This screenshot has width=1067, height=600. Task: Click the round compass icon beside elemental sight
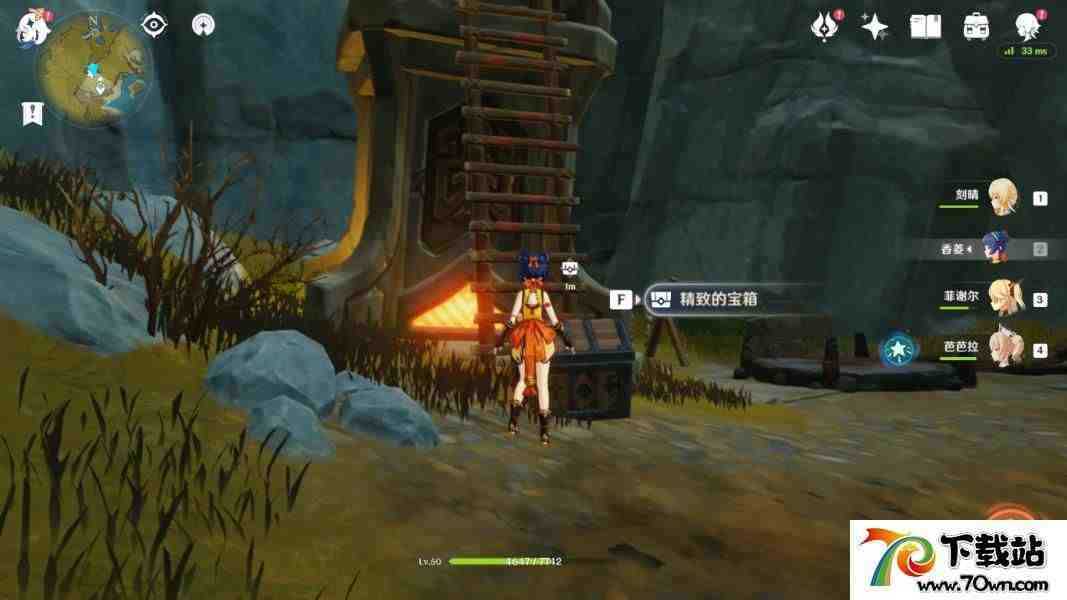(204, 25)
